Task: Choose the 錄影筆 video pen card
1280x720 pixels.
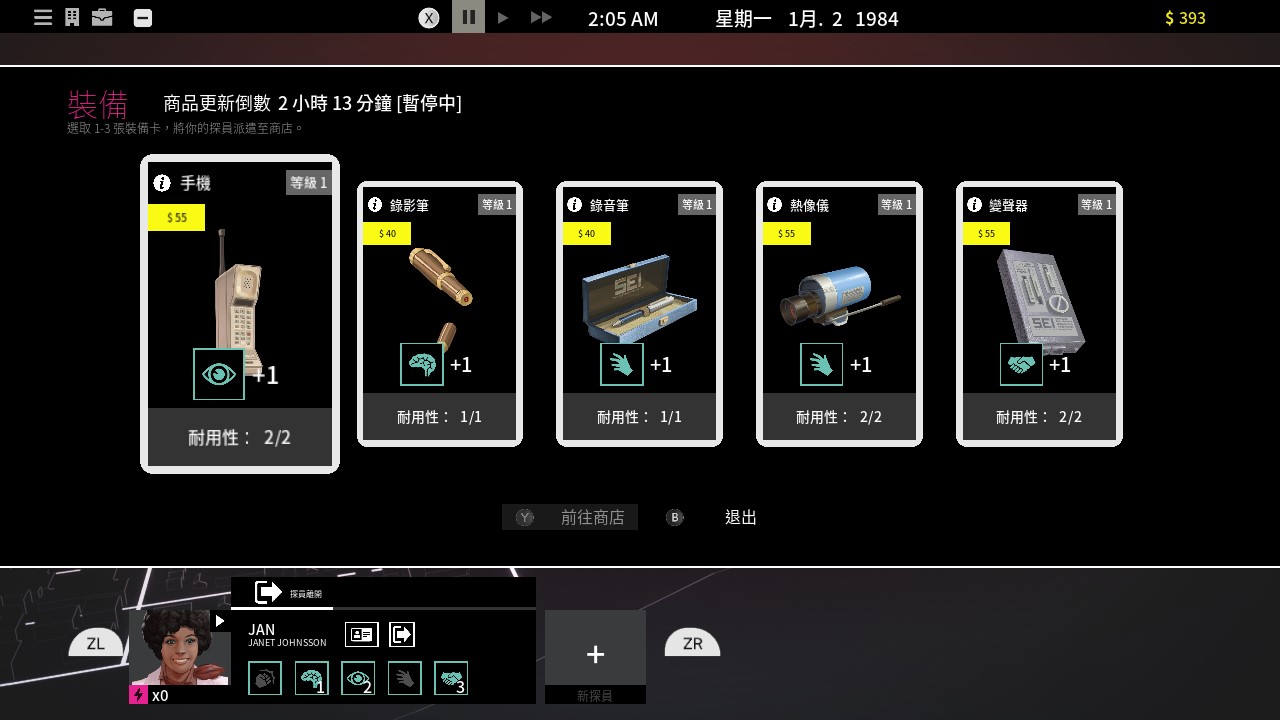Action: [440, 313]
